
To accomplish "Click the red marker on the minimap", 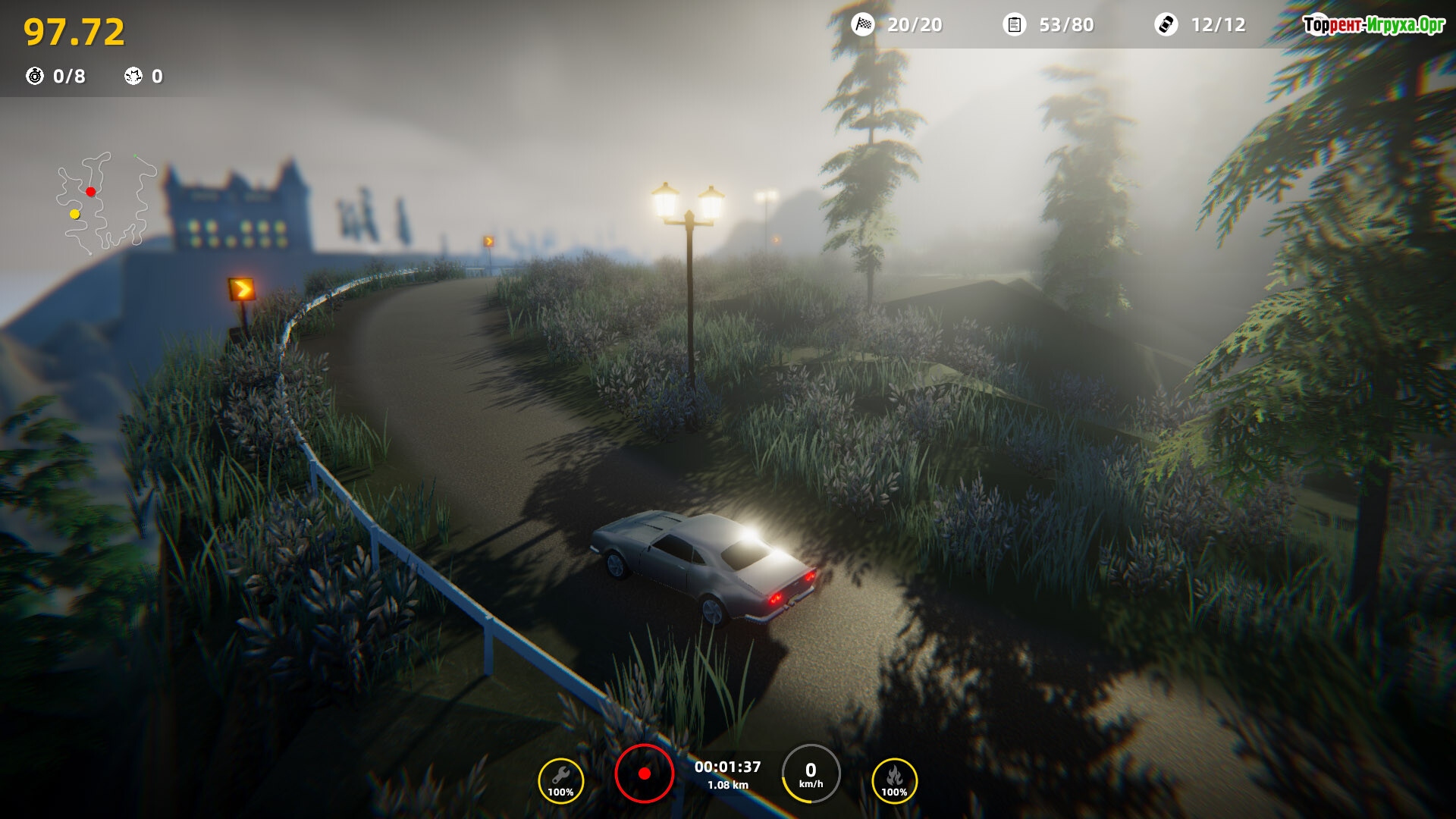I will (91, 192).
